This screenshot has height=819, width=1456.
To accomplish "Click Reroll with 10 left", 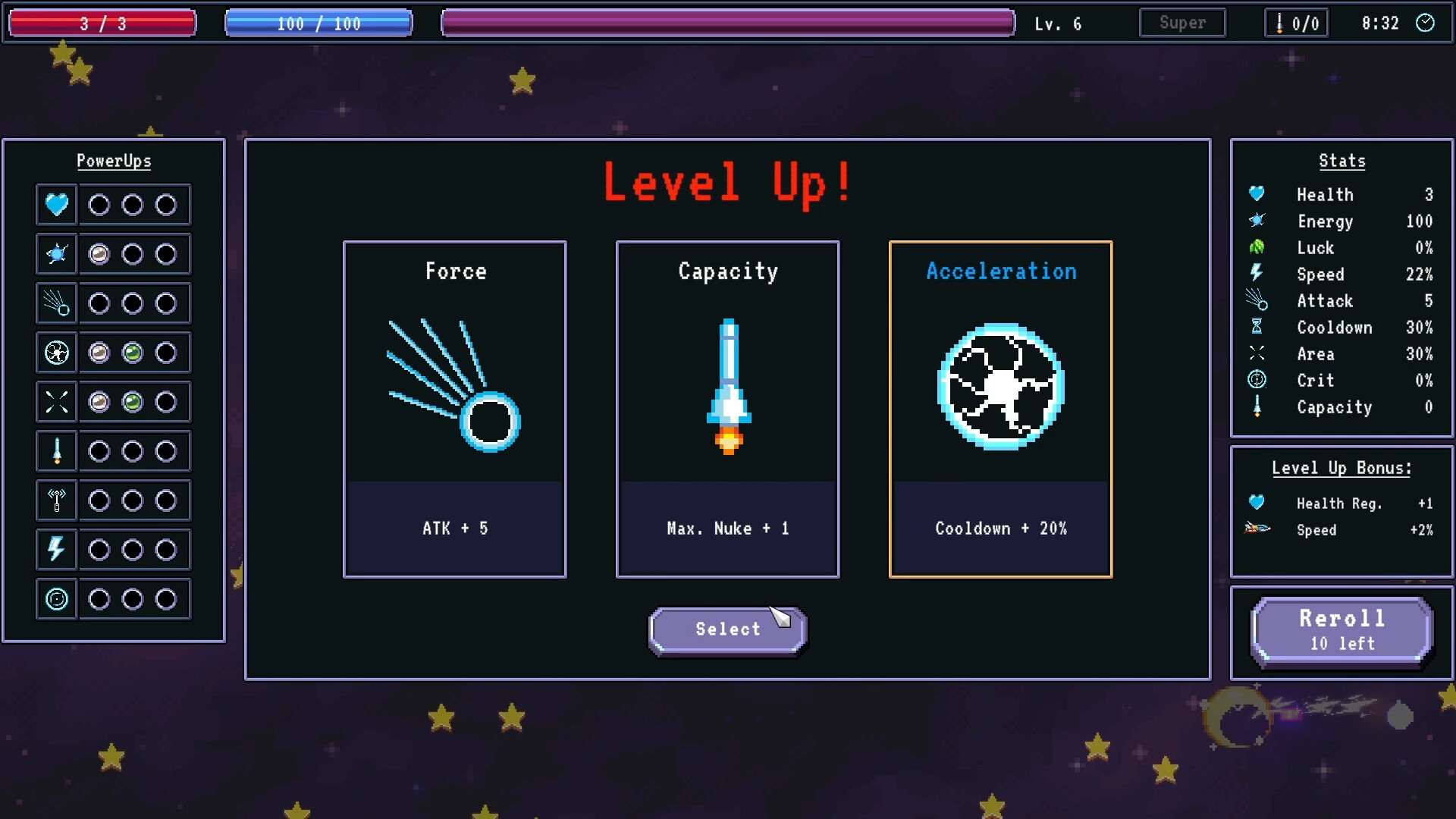I will [1341, 630].
